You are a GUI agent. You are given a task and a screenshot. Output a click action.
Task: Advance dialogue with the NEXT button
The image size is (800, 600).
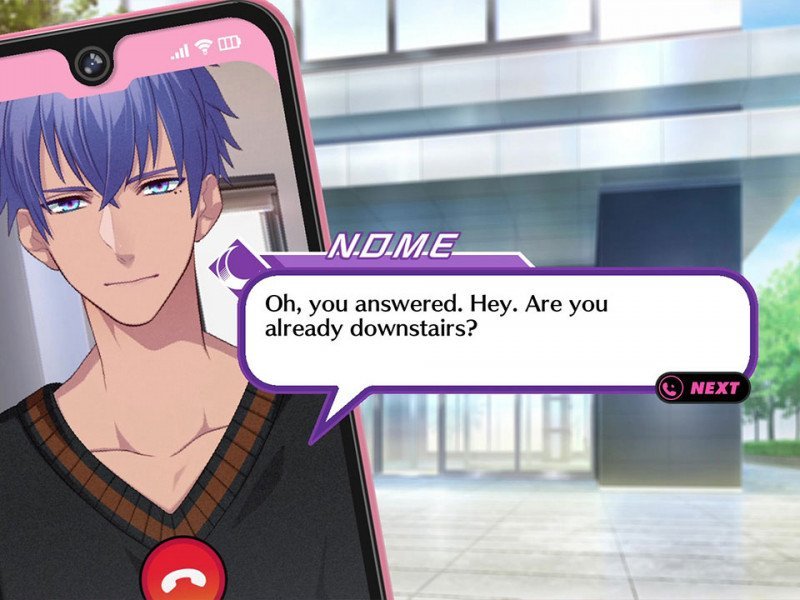click(x=703, y=388)
